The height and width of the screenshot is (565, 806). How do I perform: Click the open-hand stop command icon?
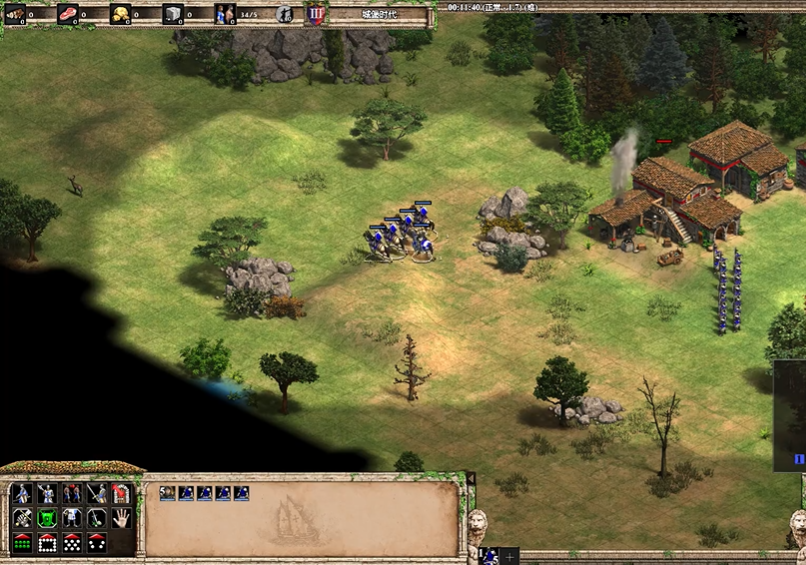point(121,518)
